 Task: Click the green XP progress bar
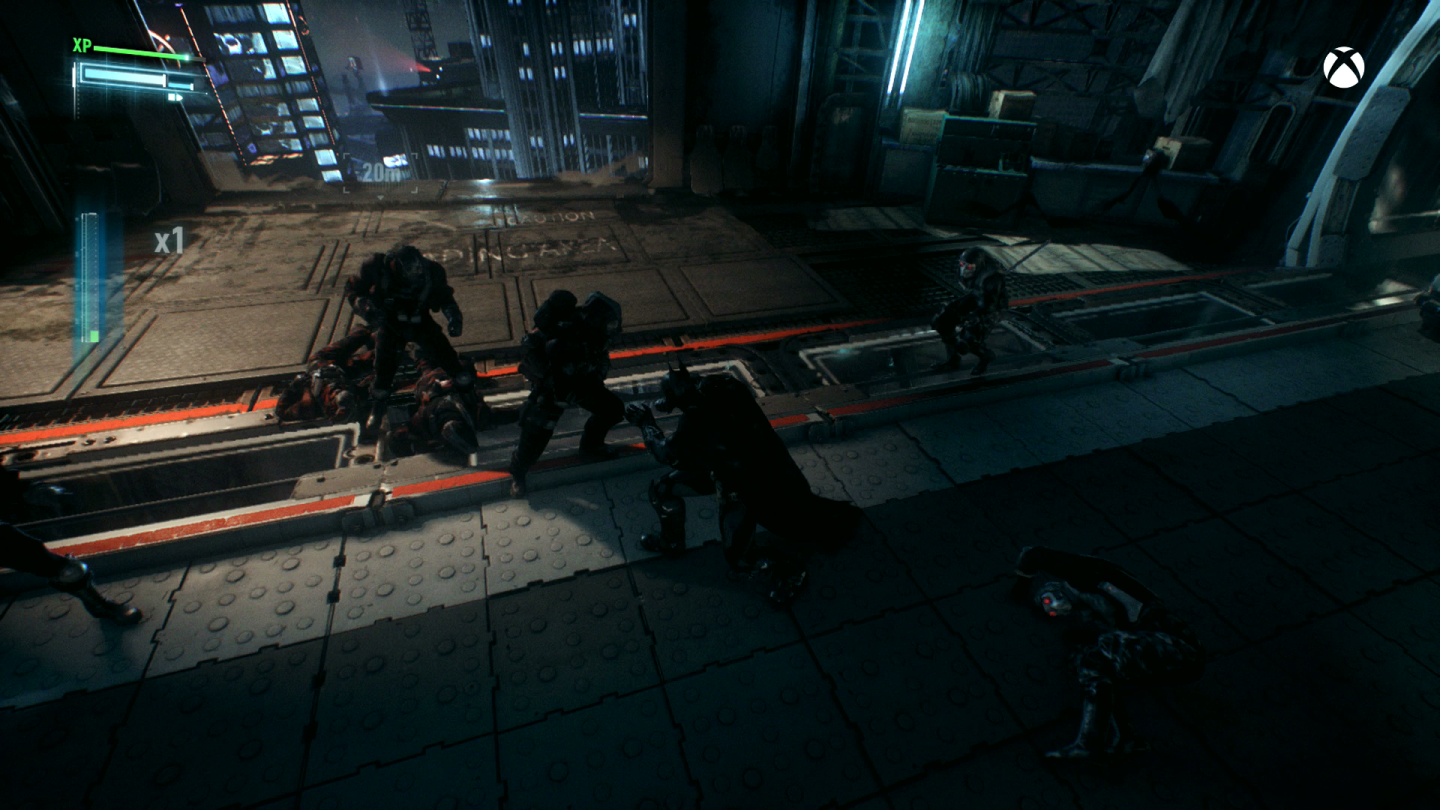135,52
